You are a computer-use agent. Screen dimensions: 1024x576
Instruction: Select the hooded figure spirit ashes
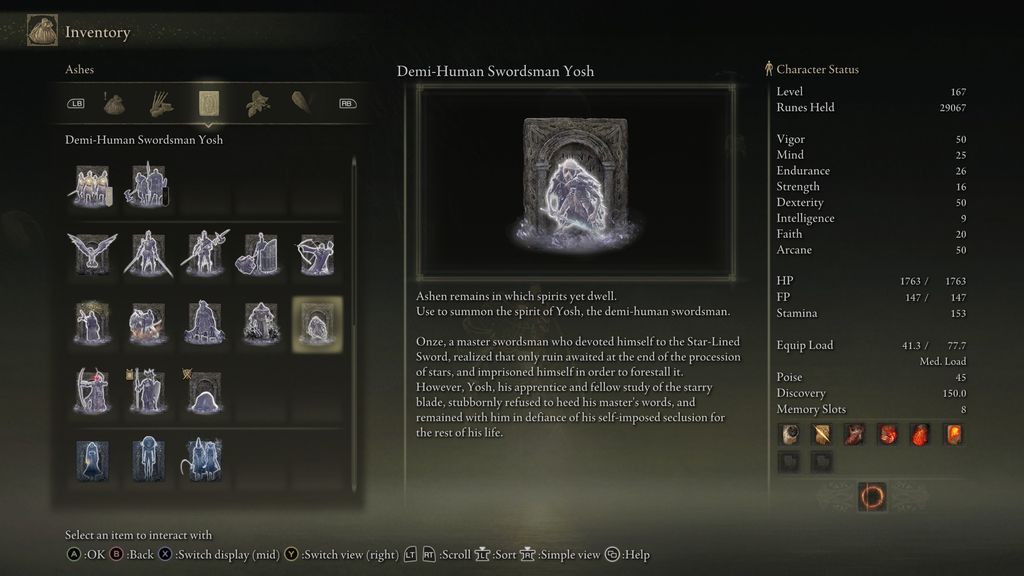(x=92, y=459)
